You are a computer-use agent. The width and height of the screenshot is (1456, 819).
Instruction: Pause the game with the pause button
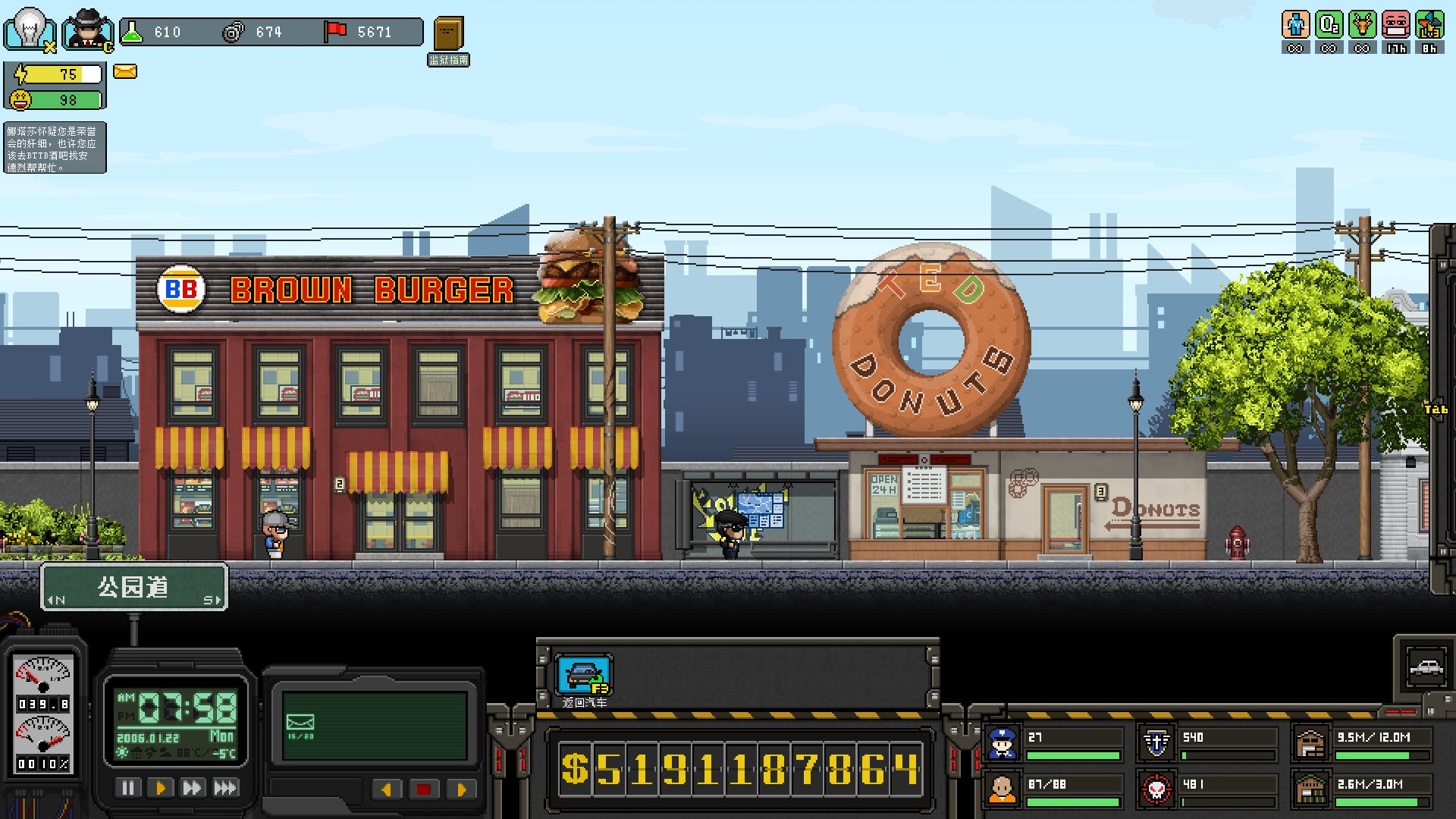click(x=127, y=788)
